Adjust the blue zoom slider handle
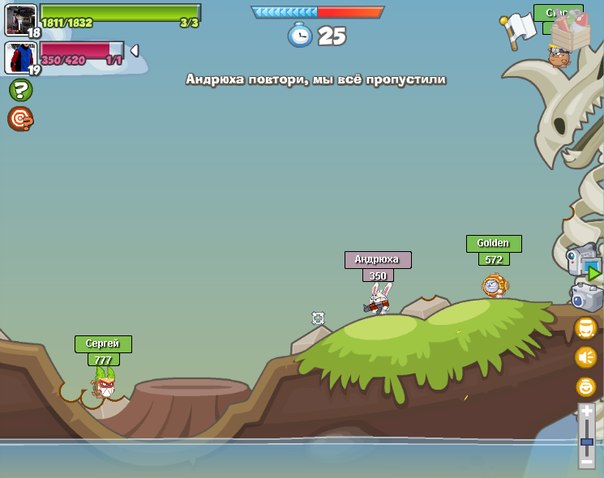Viewport: 604px width, 478px height. pyautogui.click(x=587, y=440)
